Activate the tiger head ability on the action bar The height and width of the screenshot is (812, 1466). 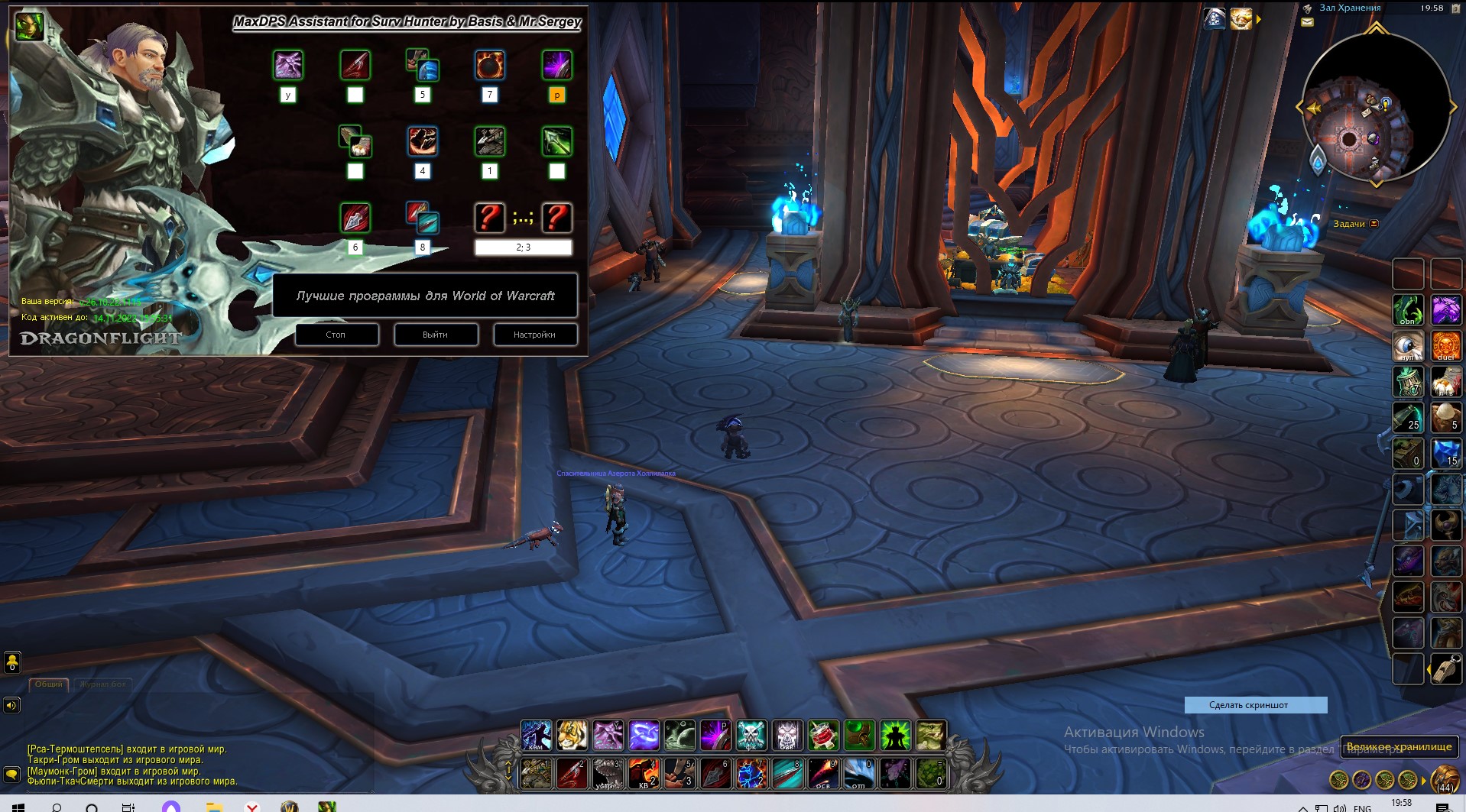click(x=572, y=735)
